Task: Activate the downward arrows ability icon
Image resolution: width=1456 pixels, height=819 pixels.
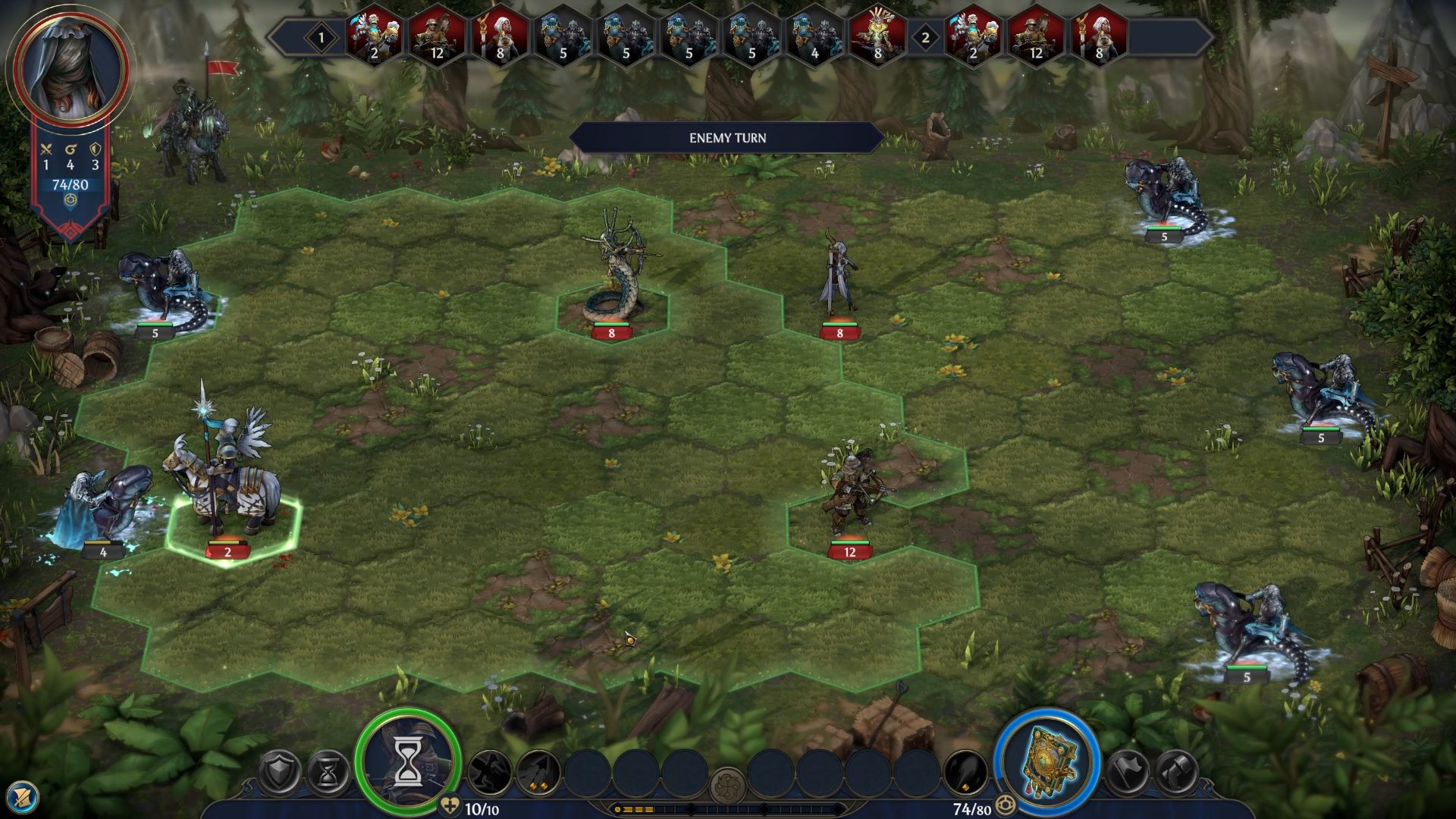Action: coord(538,773)
